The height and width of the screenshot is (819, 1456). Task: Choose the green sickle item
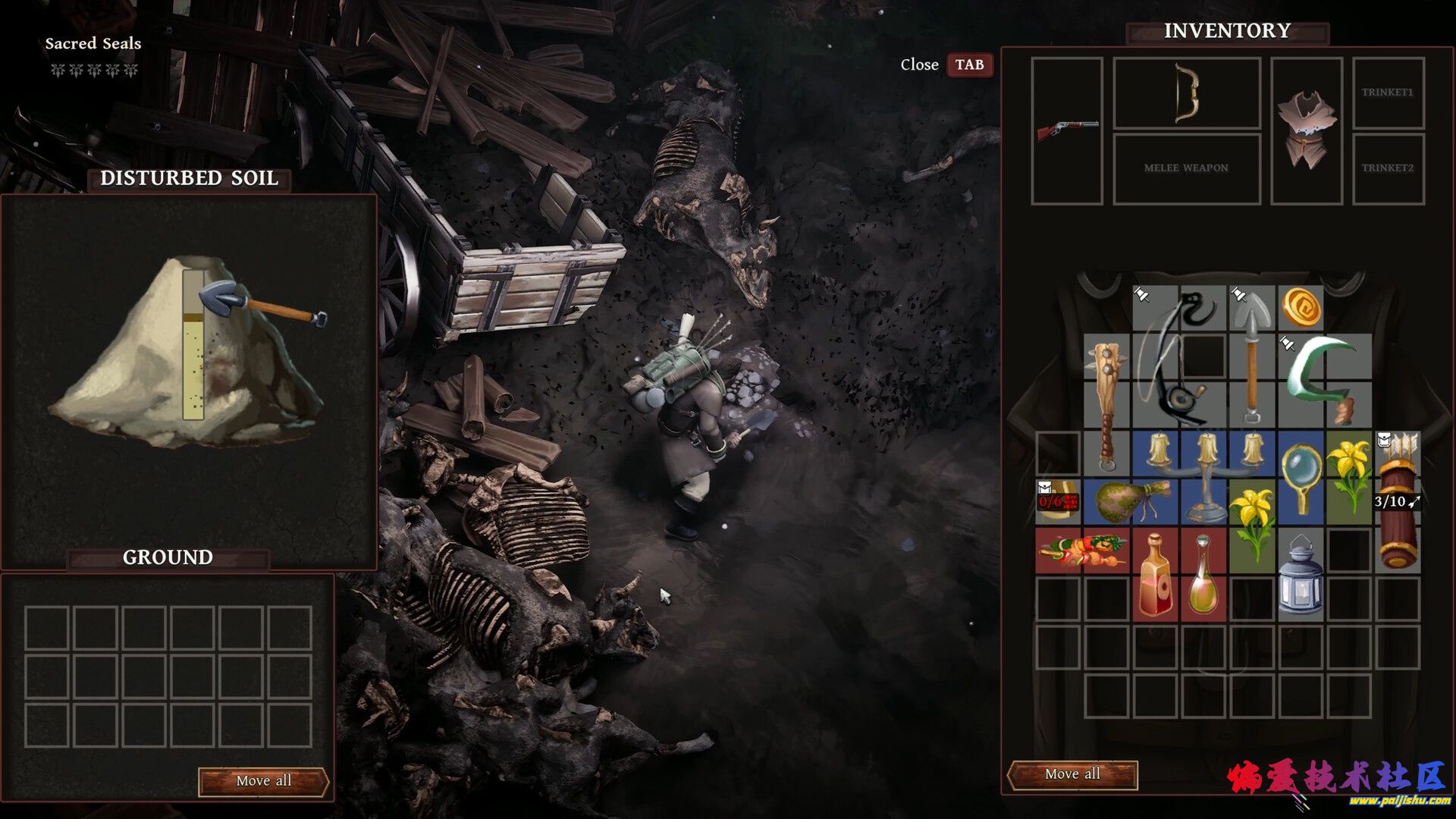[1323, 372]
